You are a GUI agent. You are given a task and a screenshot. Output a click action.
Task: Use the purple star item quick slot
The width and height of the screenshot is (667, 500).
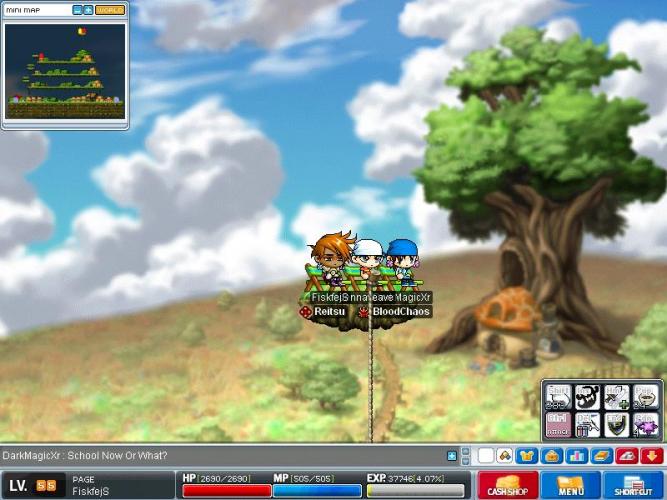[x=646, y=424]
